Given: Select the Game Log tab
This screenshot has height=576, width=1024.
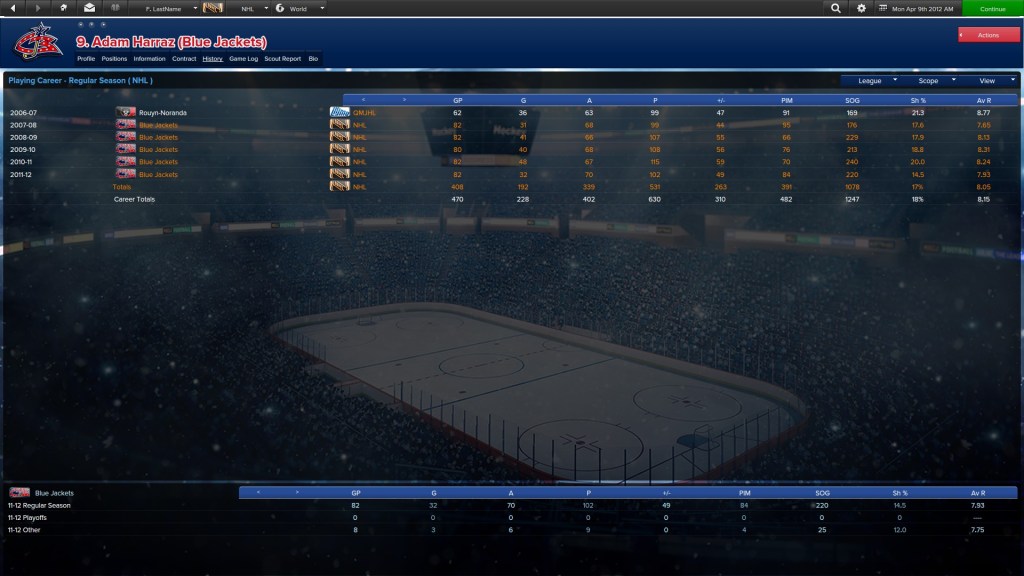Looking at the screenshot, I should tap(244, 59).
